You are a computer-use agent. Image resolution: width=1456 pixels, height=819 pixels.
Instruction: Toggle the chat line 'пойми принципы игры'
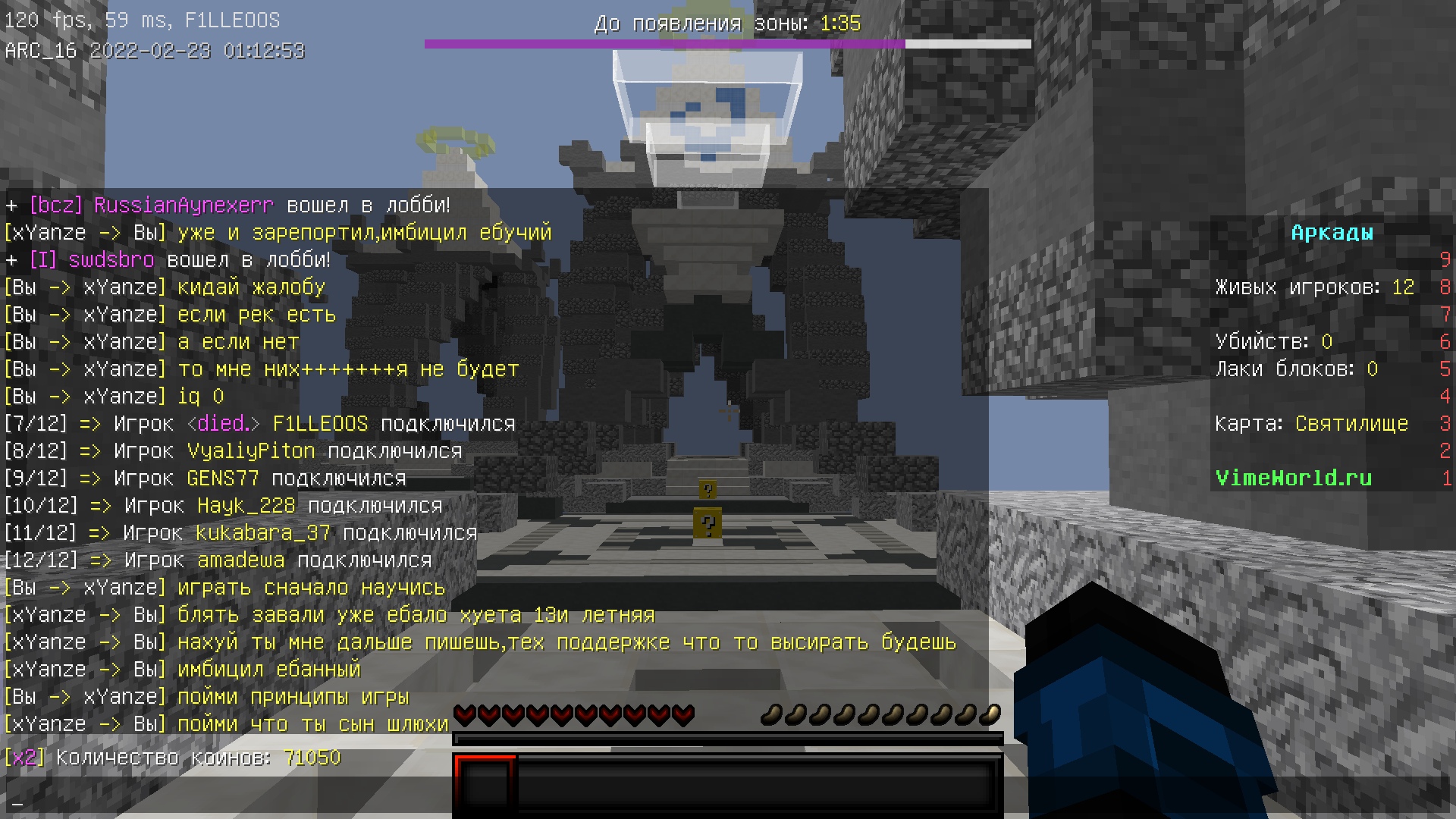click(x=292, y=696)
